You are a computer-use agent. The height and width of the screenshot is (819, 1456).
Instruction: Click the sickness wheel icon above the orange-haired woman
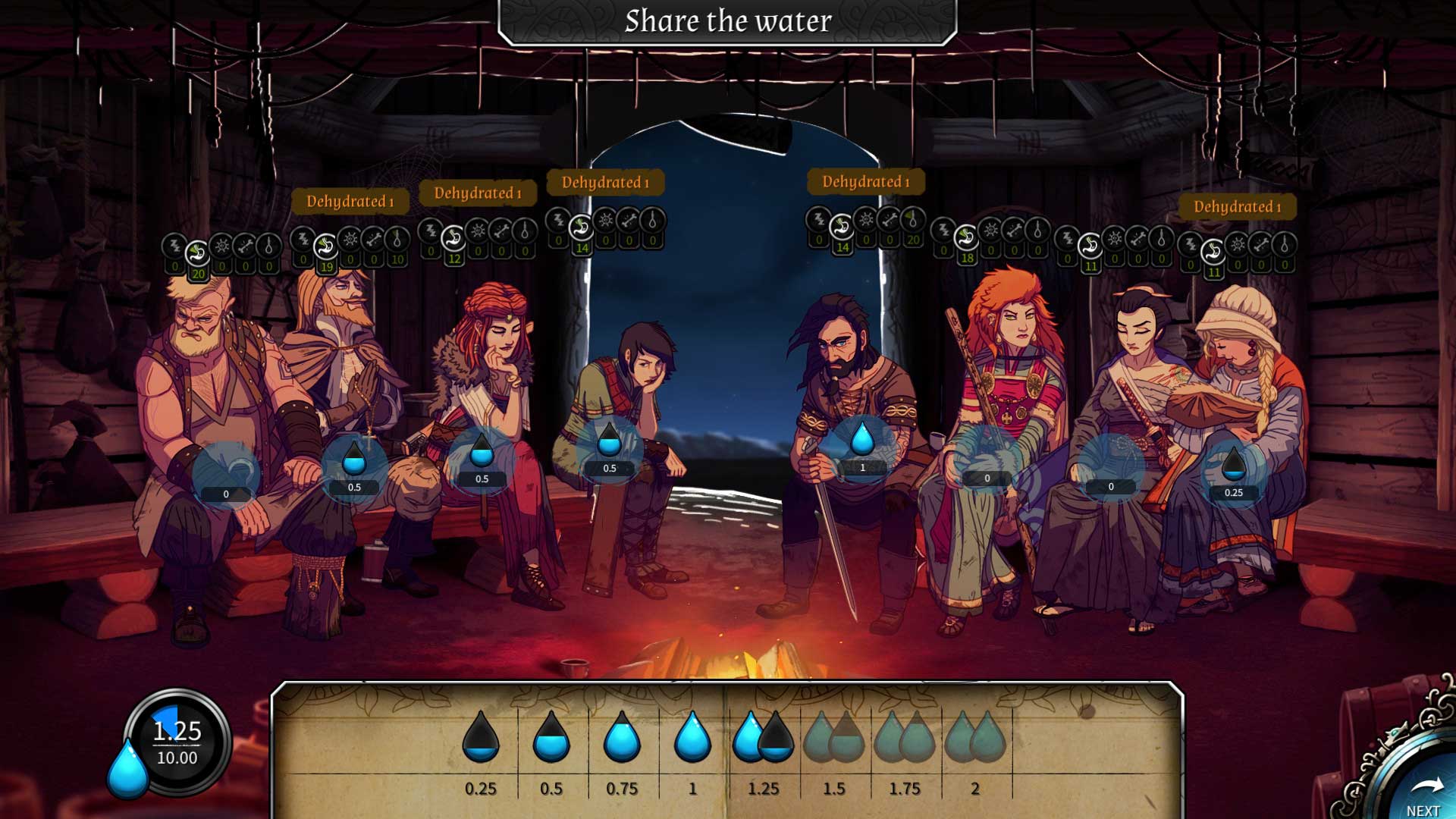tap(990, 231)
